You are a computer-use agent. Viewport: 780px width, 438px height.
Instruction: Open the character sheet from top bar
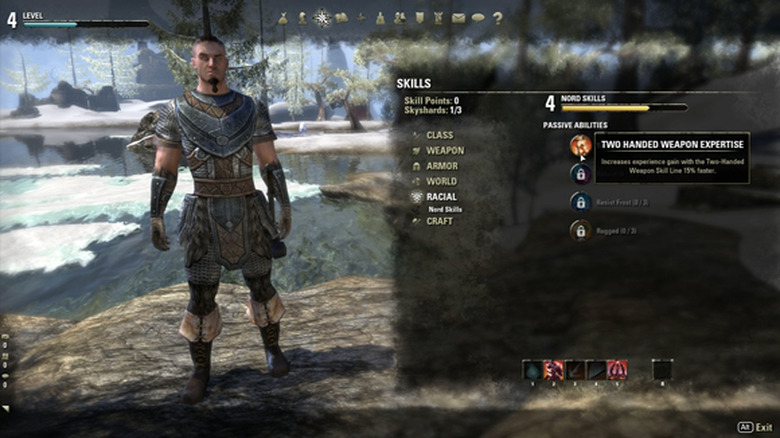[302, 17]
